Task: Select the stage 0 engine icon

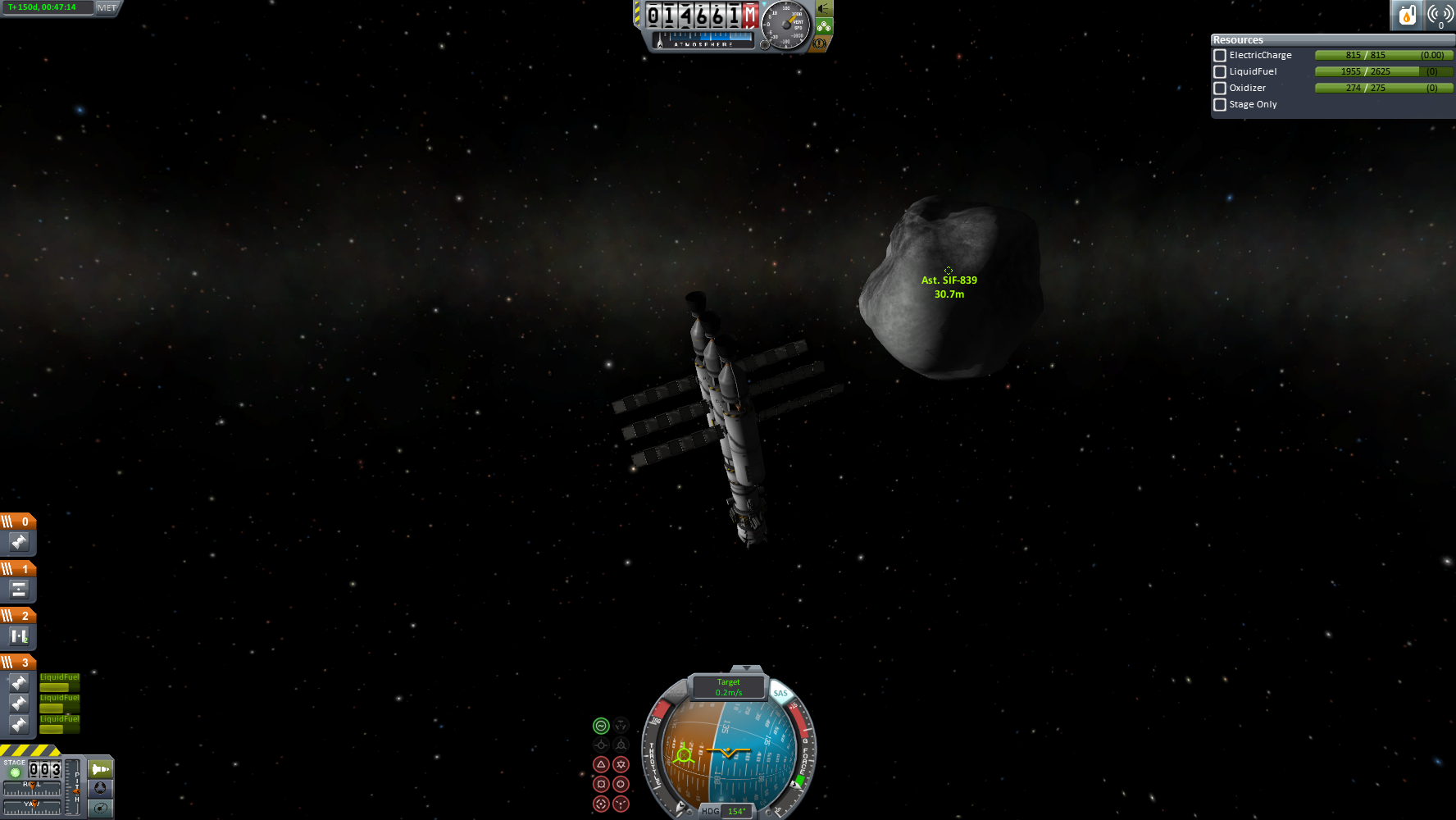Action: click(x=19, y=542)
